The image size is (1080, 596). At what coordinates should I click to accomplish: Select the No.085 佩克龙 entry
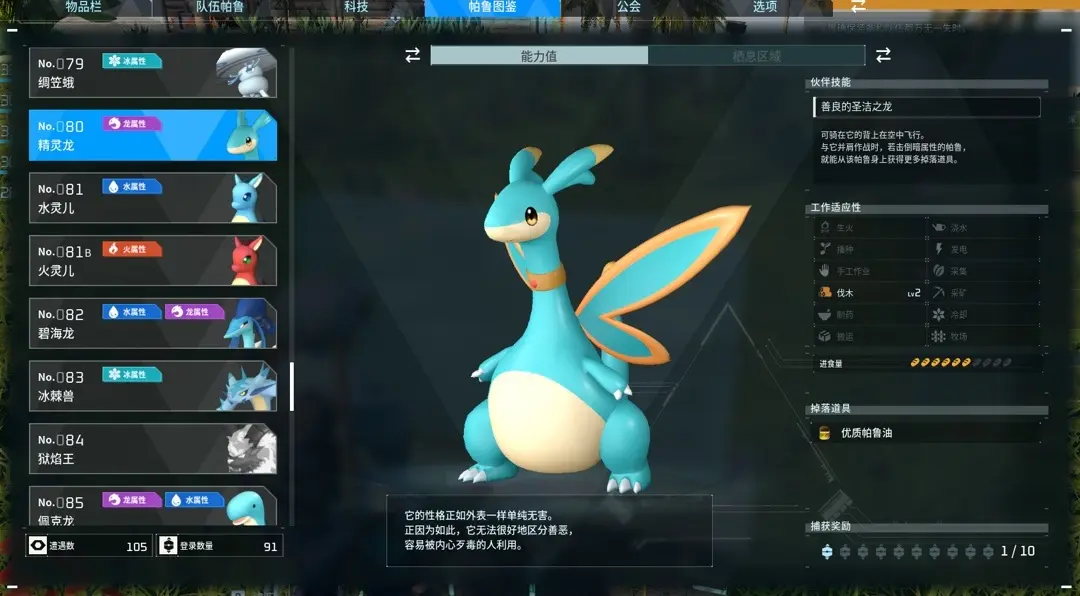tap(153, 506)
